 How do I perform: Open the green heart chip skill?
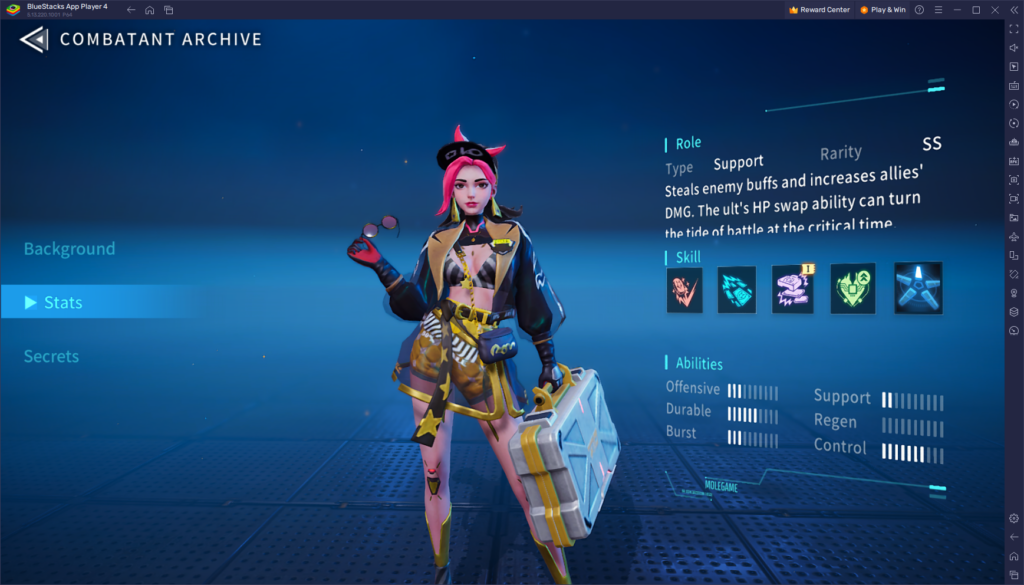(x=853, y=289)
